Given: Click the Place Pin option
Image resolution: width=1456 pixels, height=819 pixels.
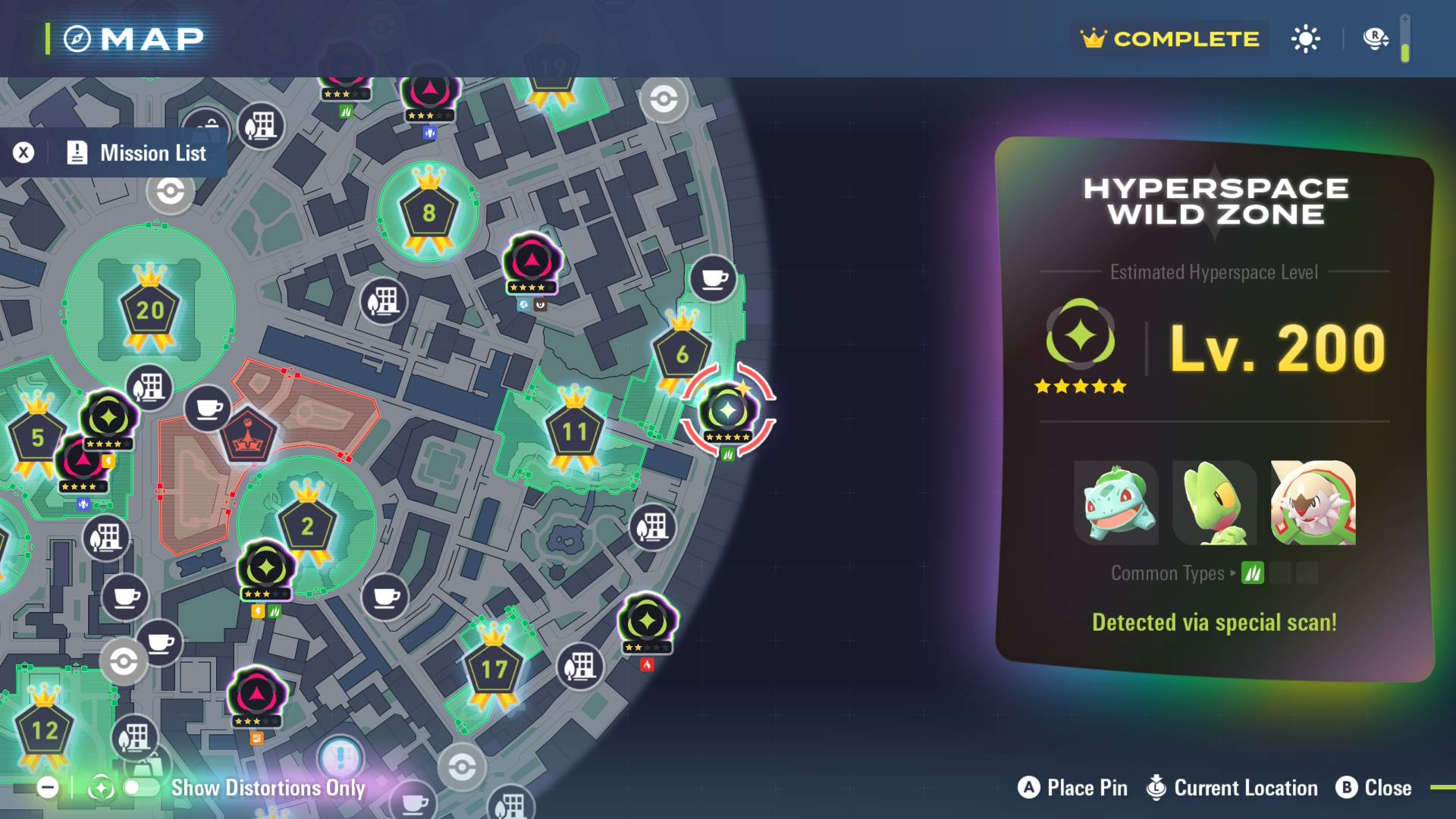Looking at the screenshot, I should coord(1072,788).
